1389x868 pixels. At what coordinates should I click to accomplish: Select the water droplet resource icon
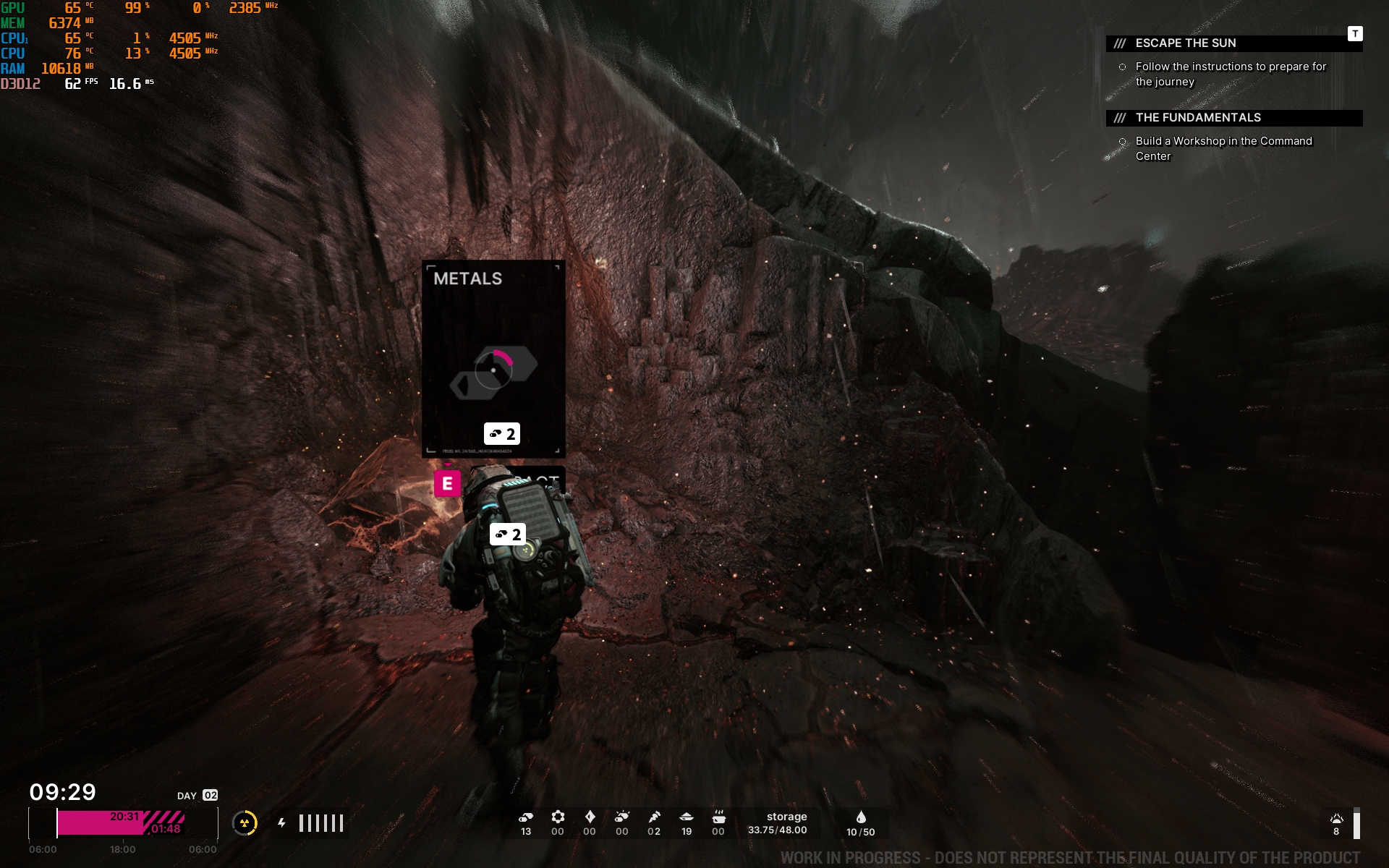tap(861, 817)
